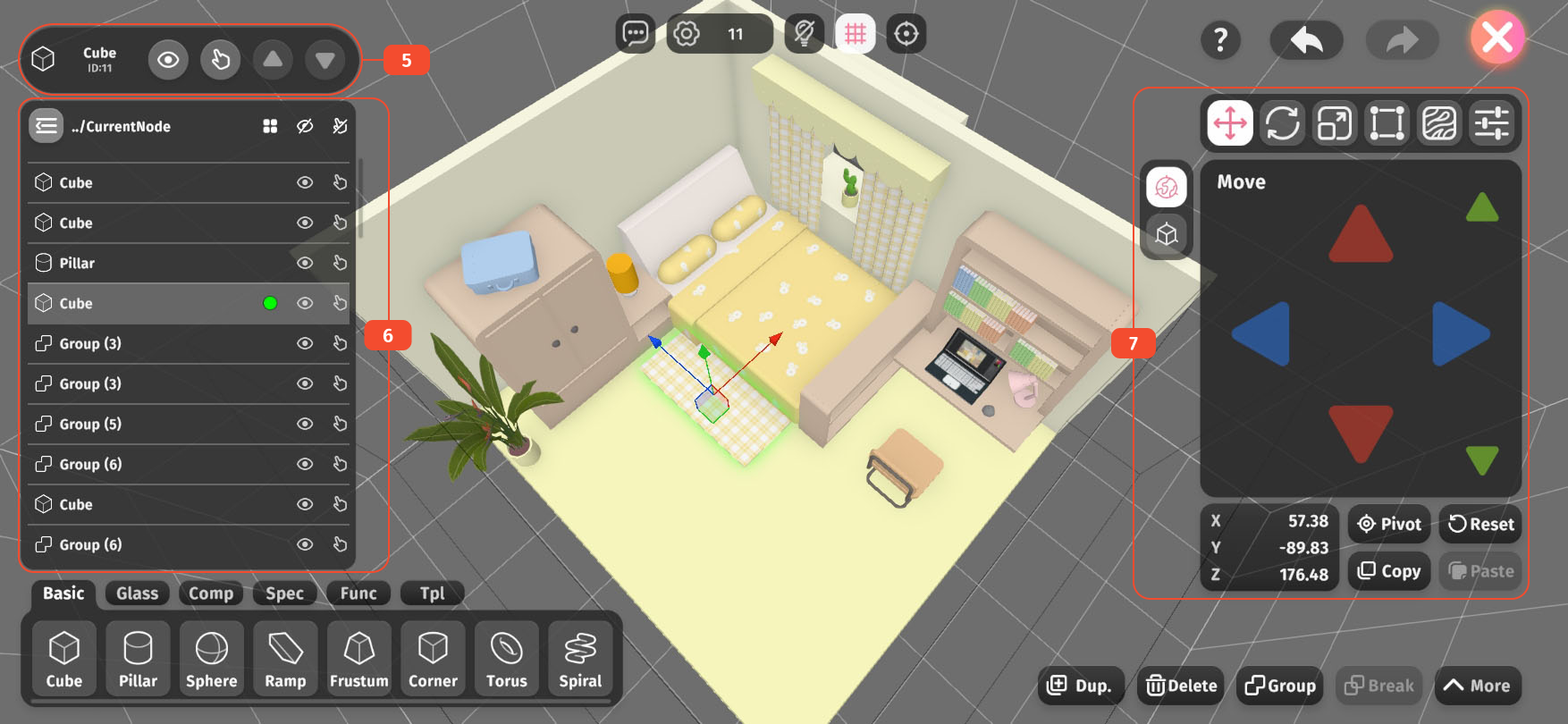The height and width of the screenshot is (724, 1568).
Task: Expand the More options
Action: coord(1477,686)
